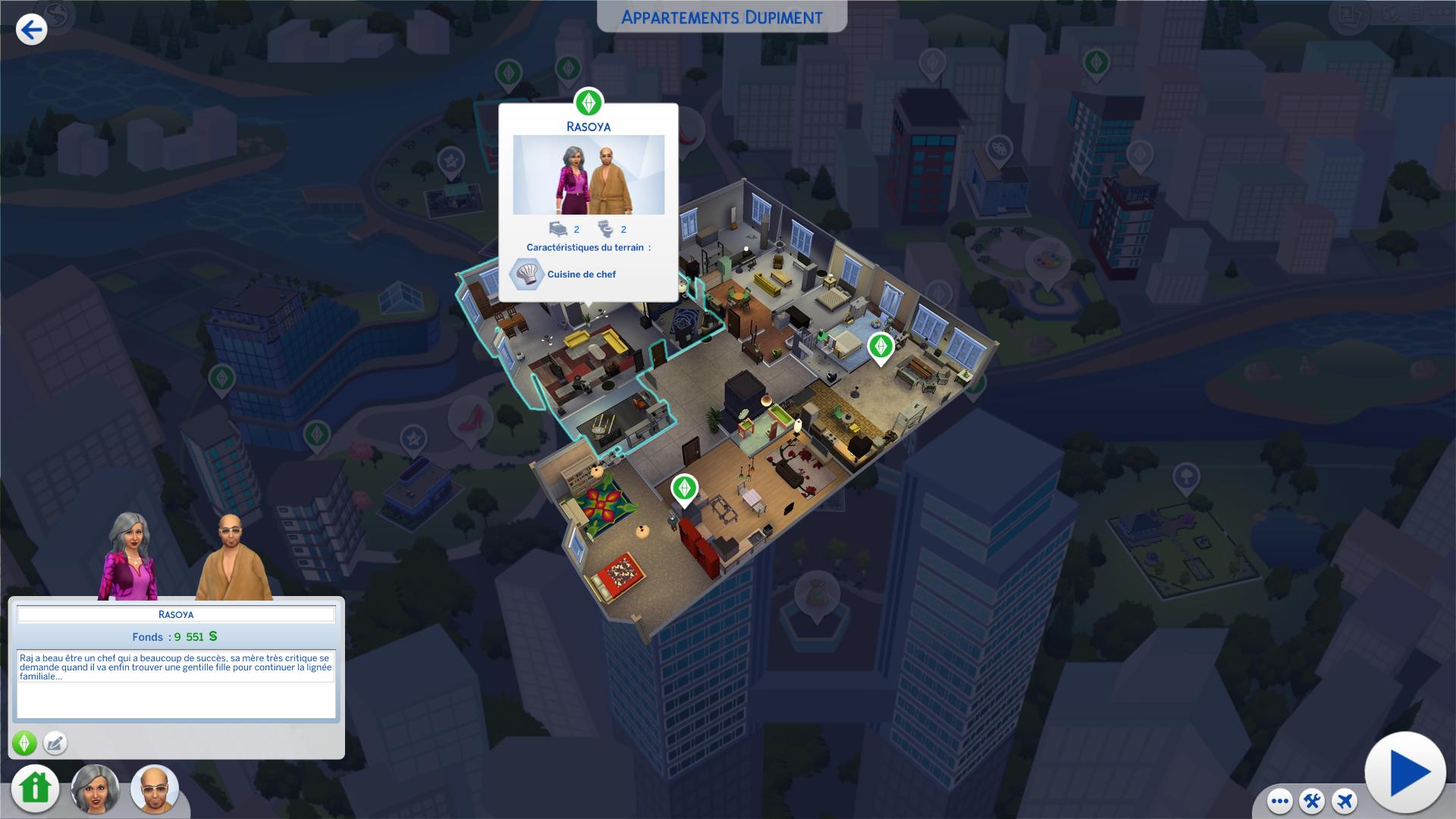Open the green house info button
The height and width of the screenshot is (819, 1456).
(35, 788)
